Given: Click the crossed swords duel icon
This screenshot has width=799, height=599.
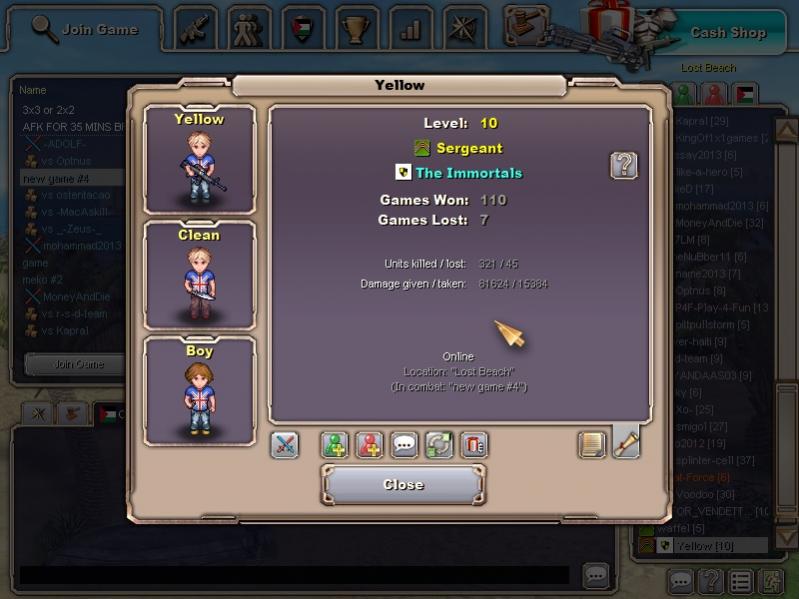Looking at the screenshot, I should [285, 445].
